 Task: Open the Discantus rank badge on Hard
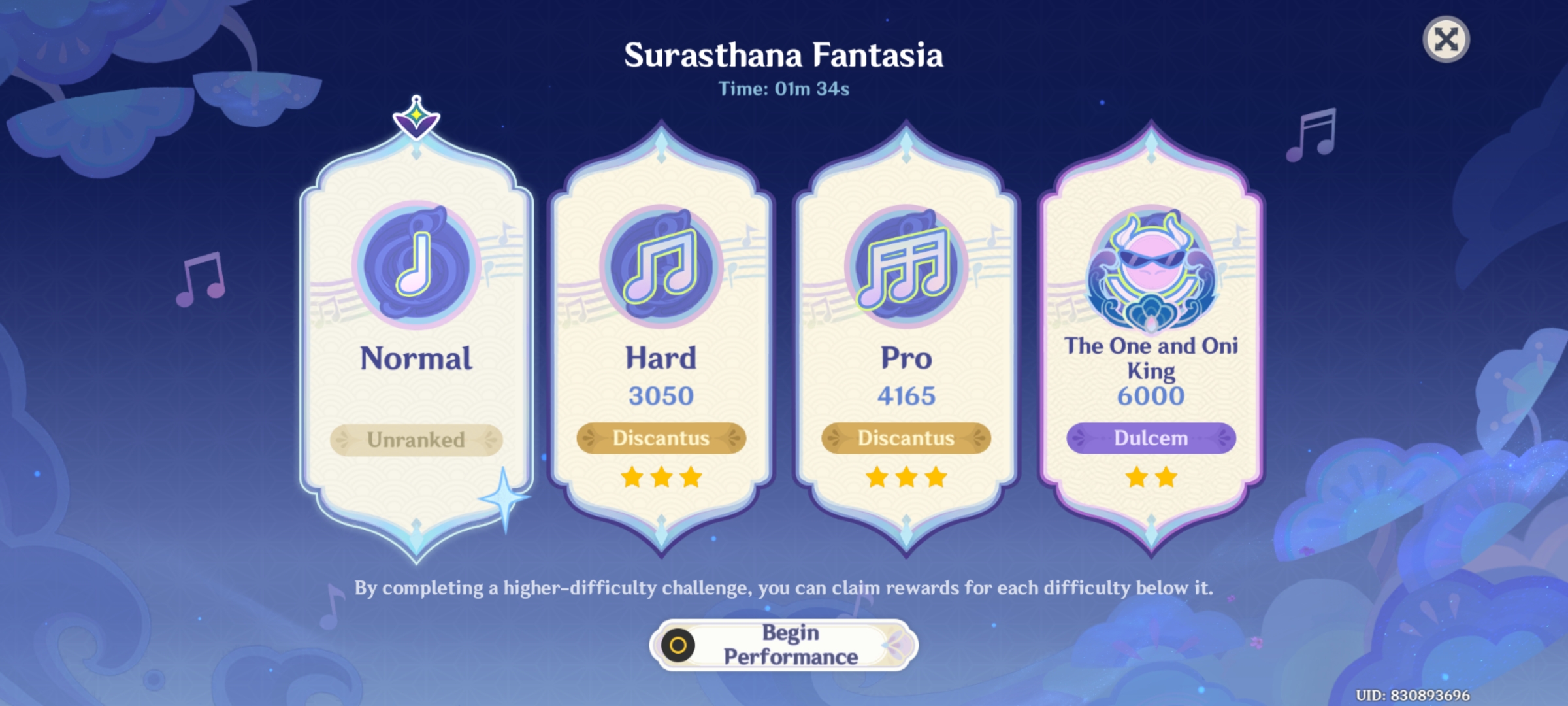[x=661, y=439]
